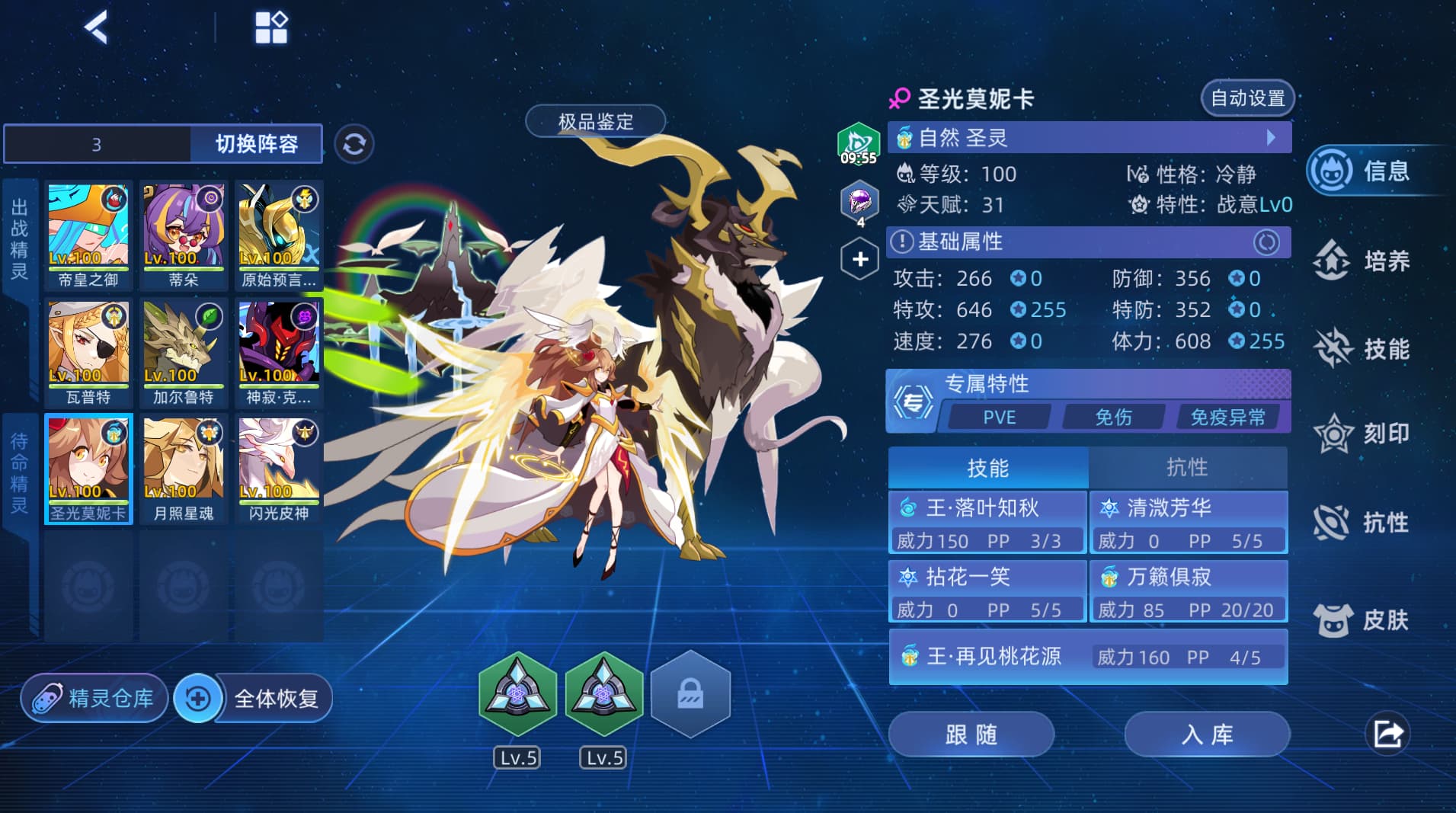Select 帝皇之御 in the battle team
Image resolution: width=1456 pixels, height=813 pixels.
coord(88,235)
